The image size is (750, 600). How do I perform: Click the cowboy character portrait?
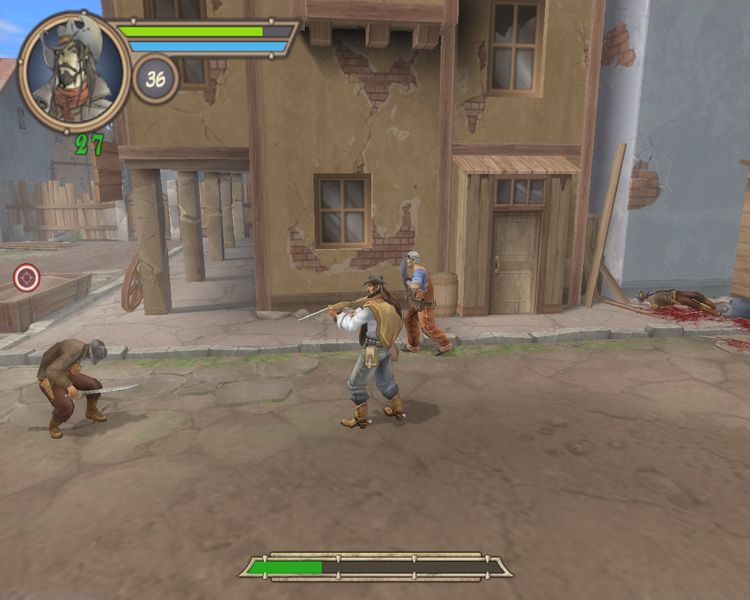(x=73, y=71)
